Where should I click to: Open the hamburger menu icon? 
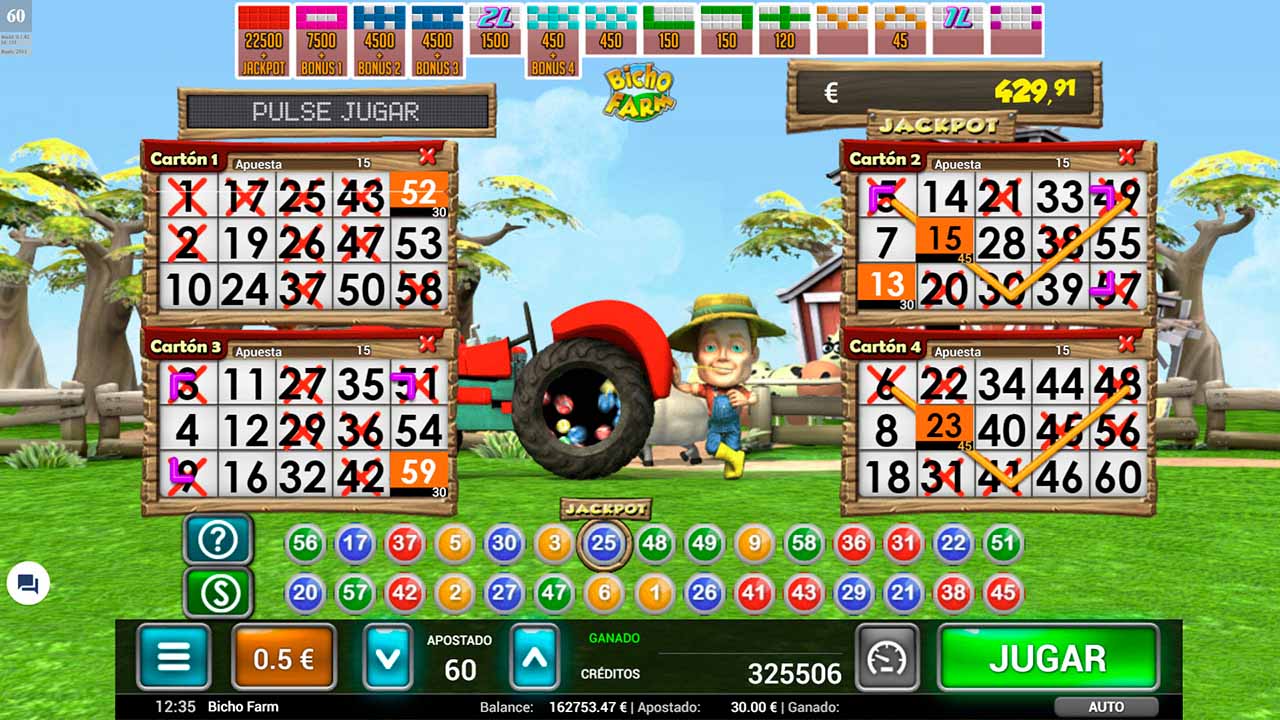[x=173, y=657]
